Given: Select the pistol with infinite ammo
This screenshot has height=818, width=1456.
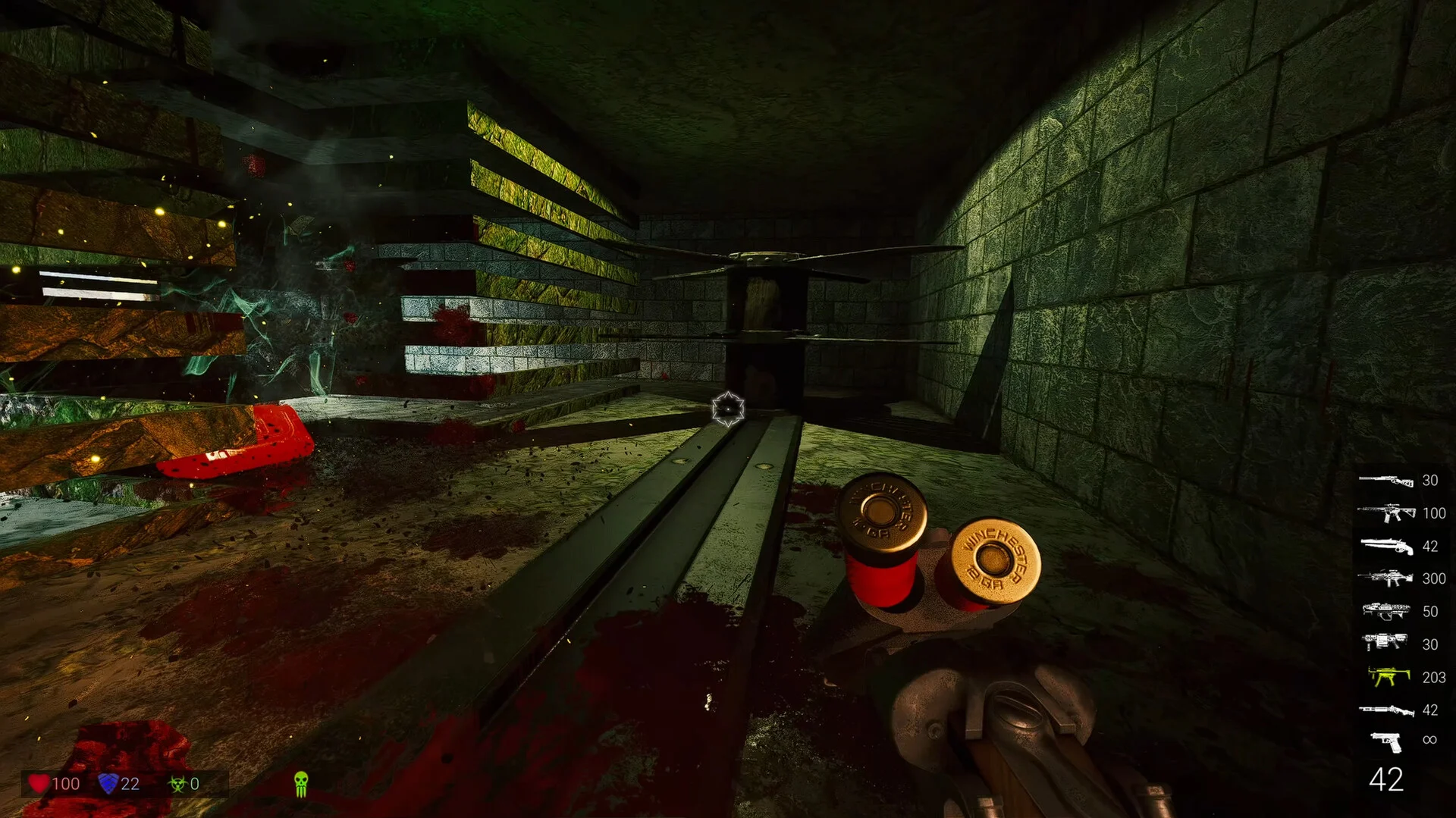Looking at the screenshot, I should point(1387,741).
